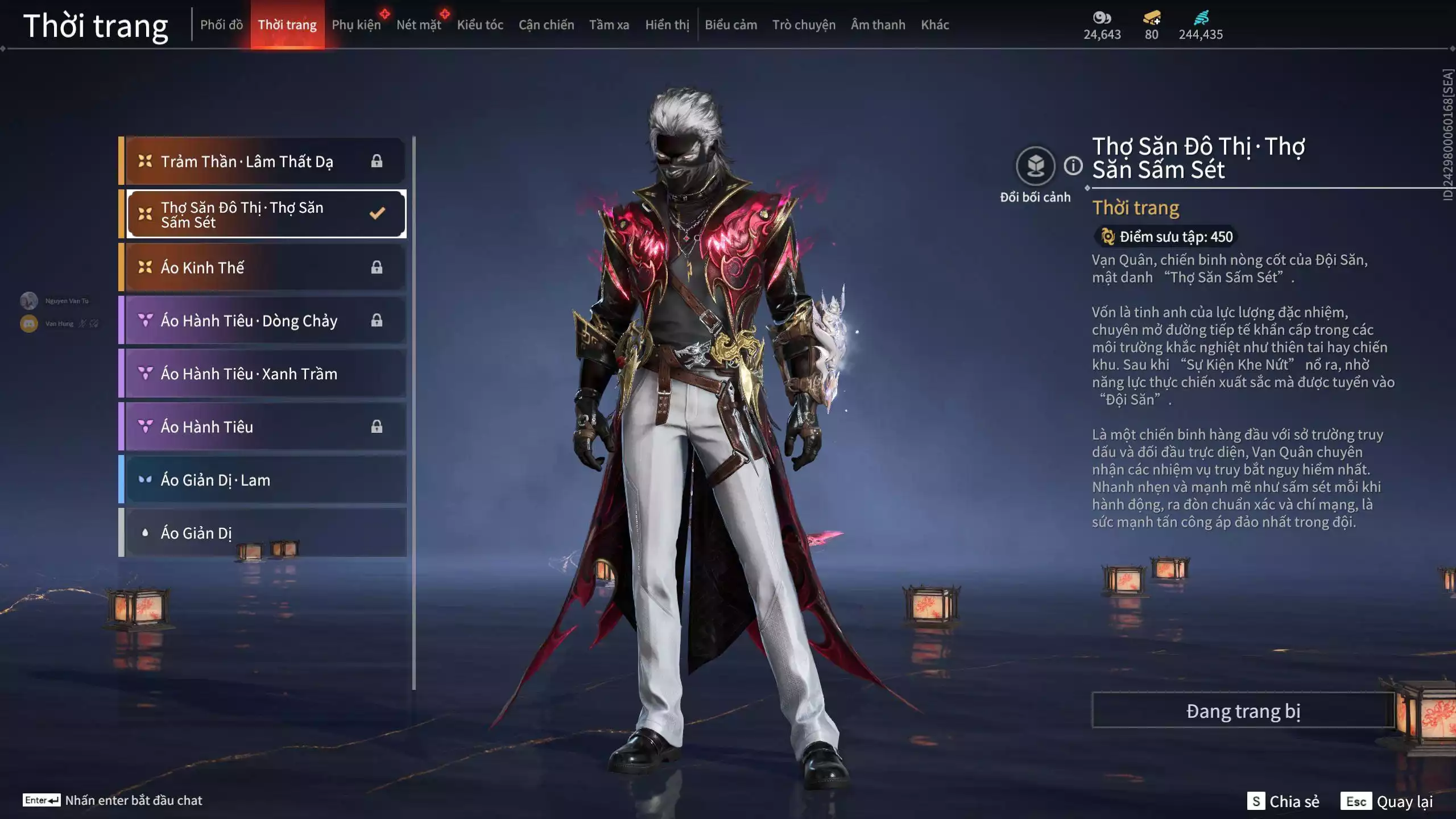Click the Chia sẻ share button
This screenshot has width=1456, height=819.
click(x=1284, y=801)
